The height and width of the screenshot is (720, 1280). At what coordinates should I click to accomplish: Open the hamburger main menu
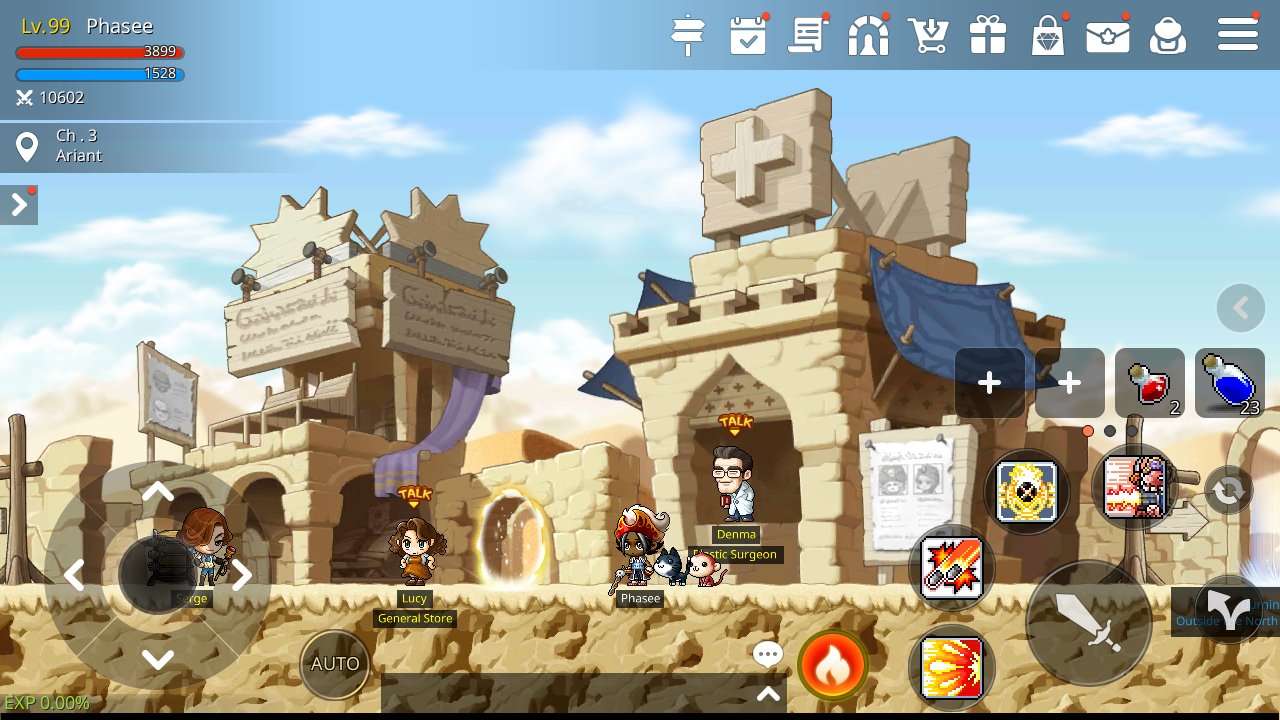[1237, 35]
